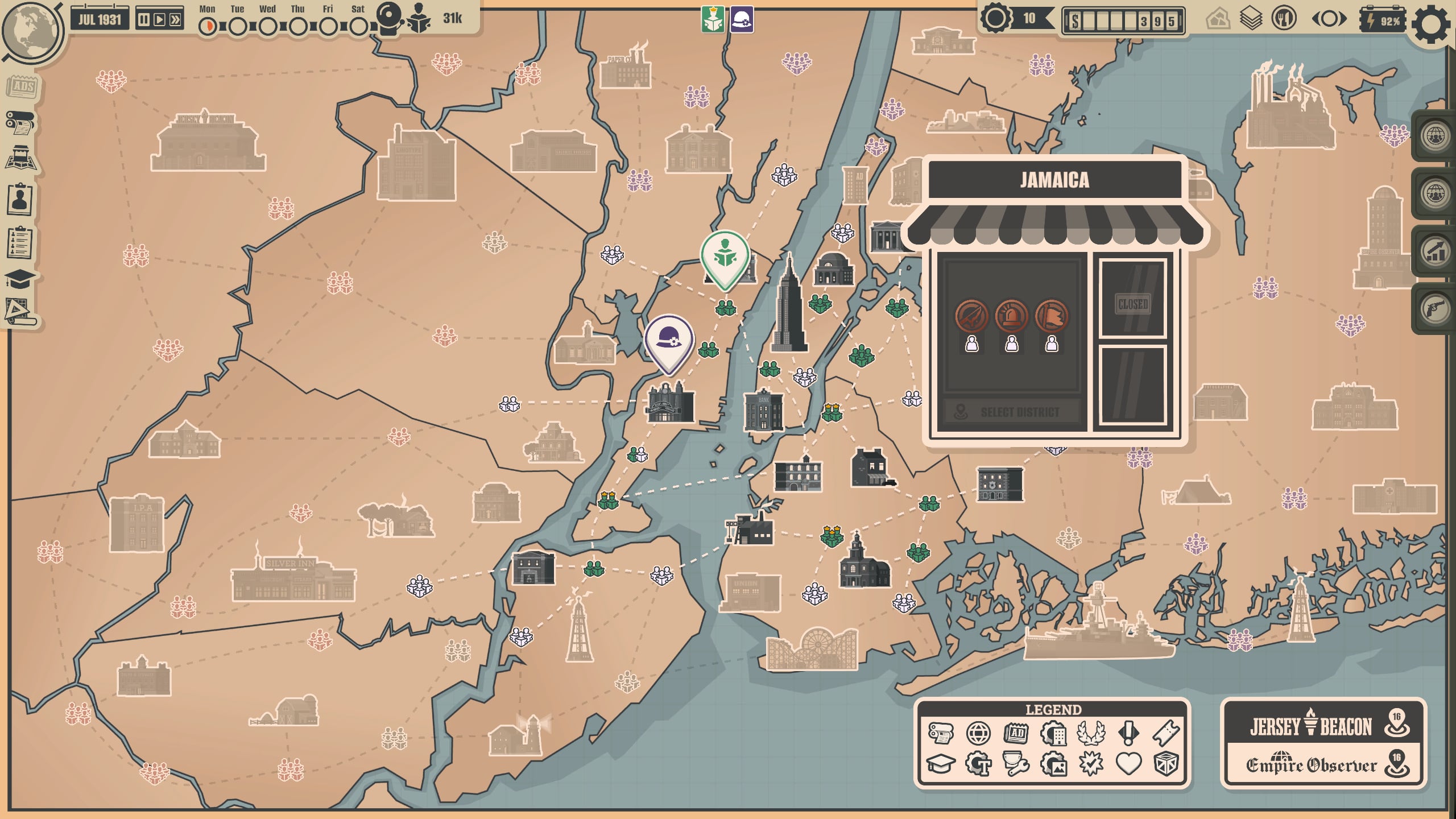Open the printing press menu
Screen dimensions: 1456x819
point(20,122)
